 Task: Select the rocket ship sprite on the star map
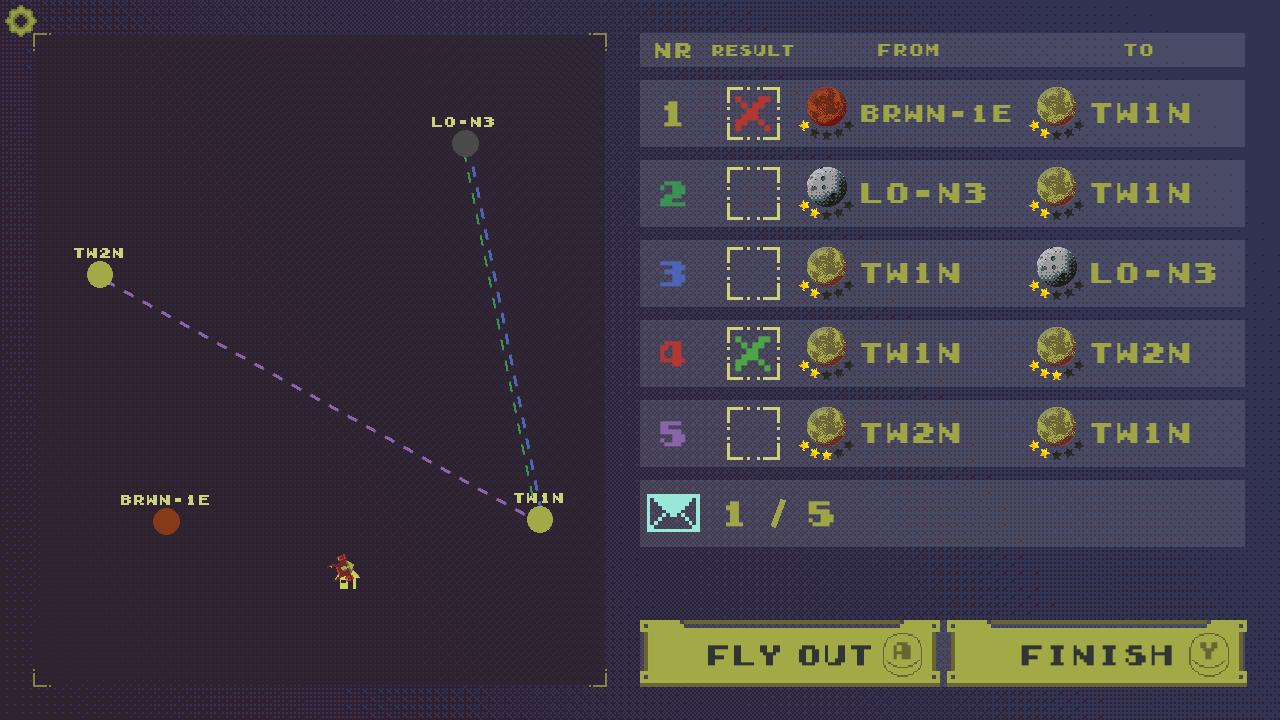[344, 572]
